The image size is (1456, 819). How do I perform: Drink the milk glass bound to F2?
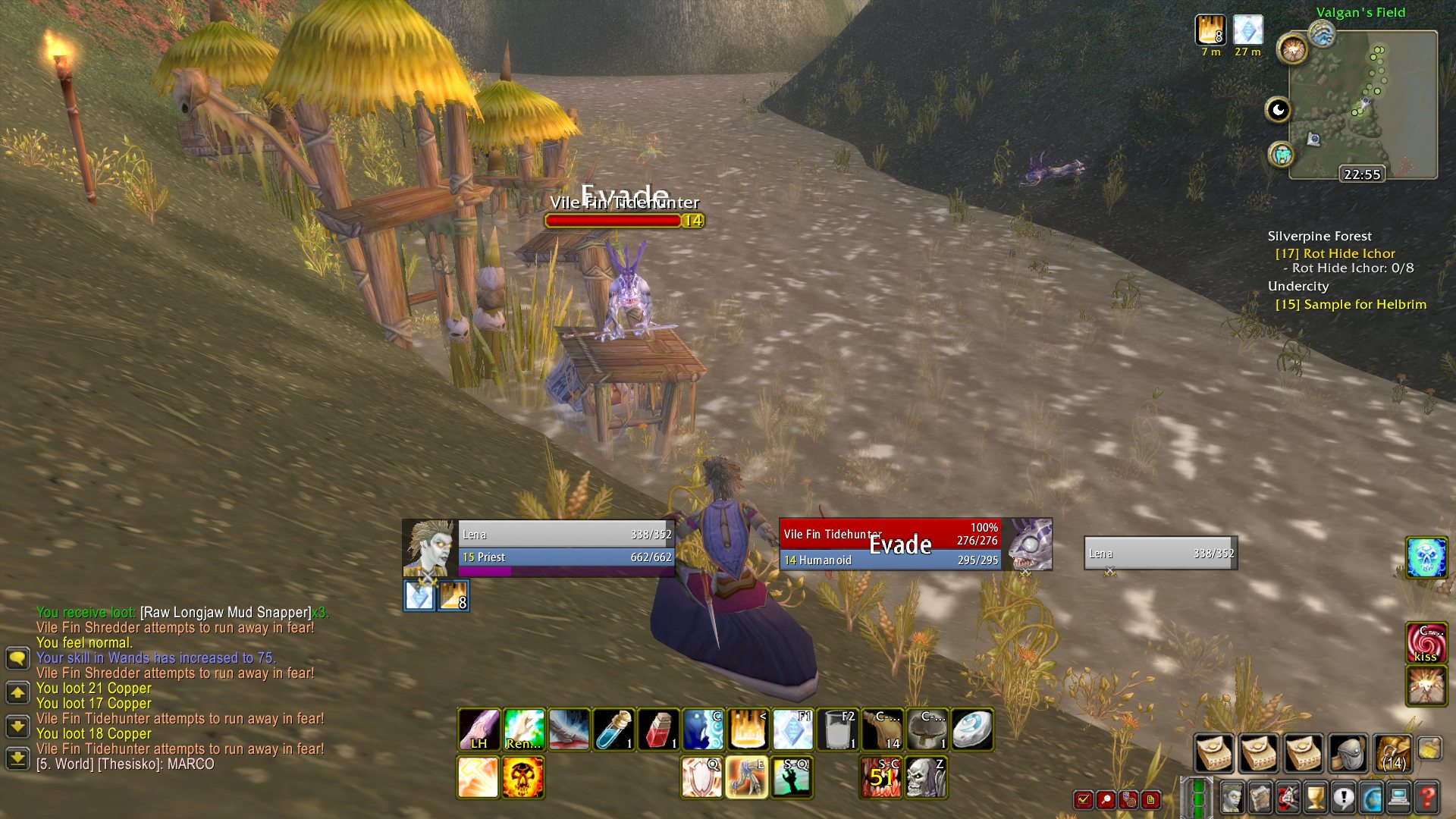click(839, 729)
